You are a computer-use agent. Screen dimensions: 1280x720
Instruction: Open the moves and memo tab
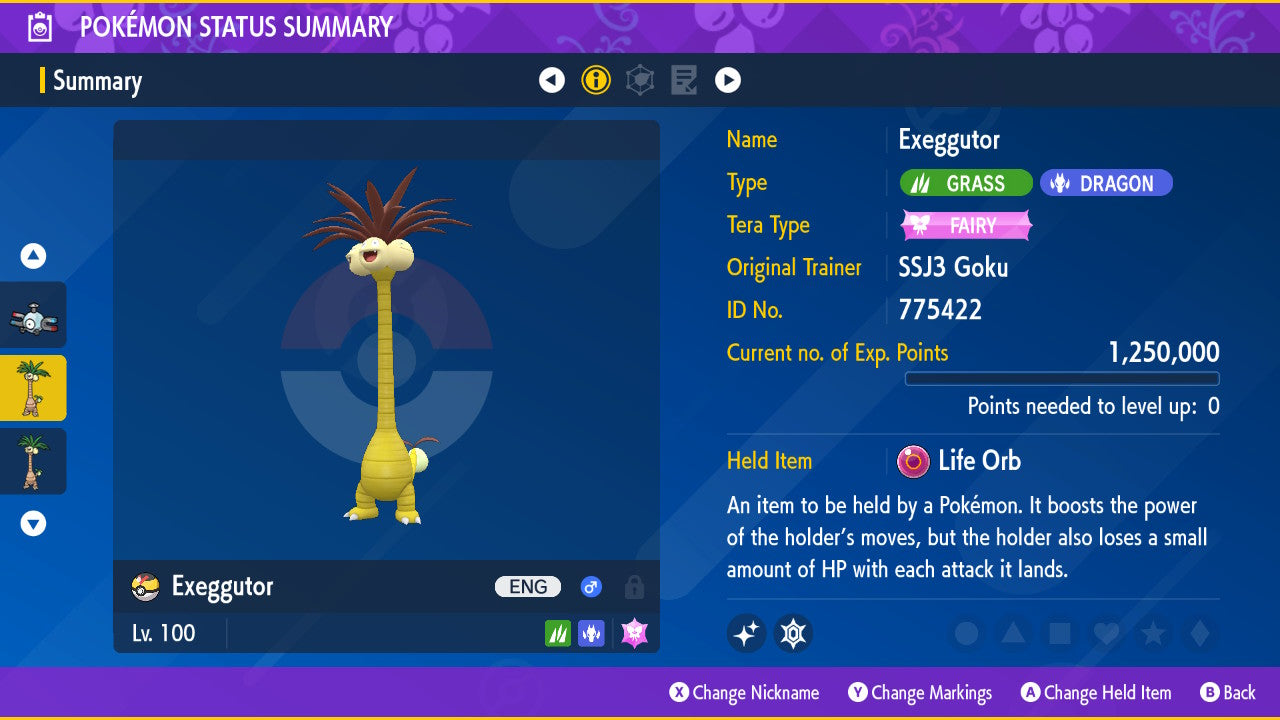(684, 80)
